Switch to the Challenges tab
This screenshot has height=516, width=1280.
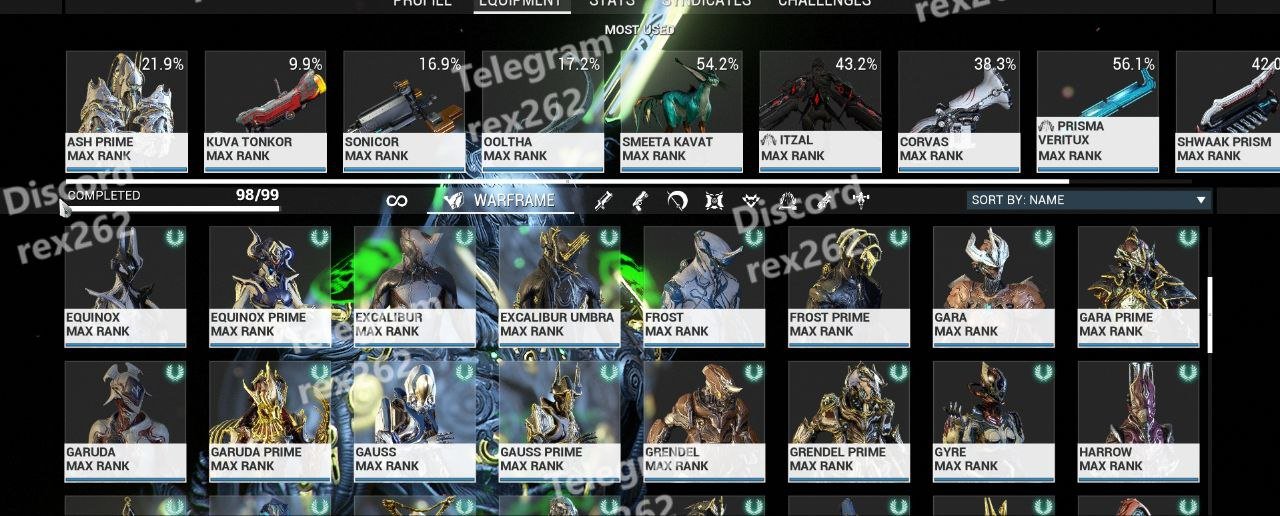[824, 3]
